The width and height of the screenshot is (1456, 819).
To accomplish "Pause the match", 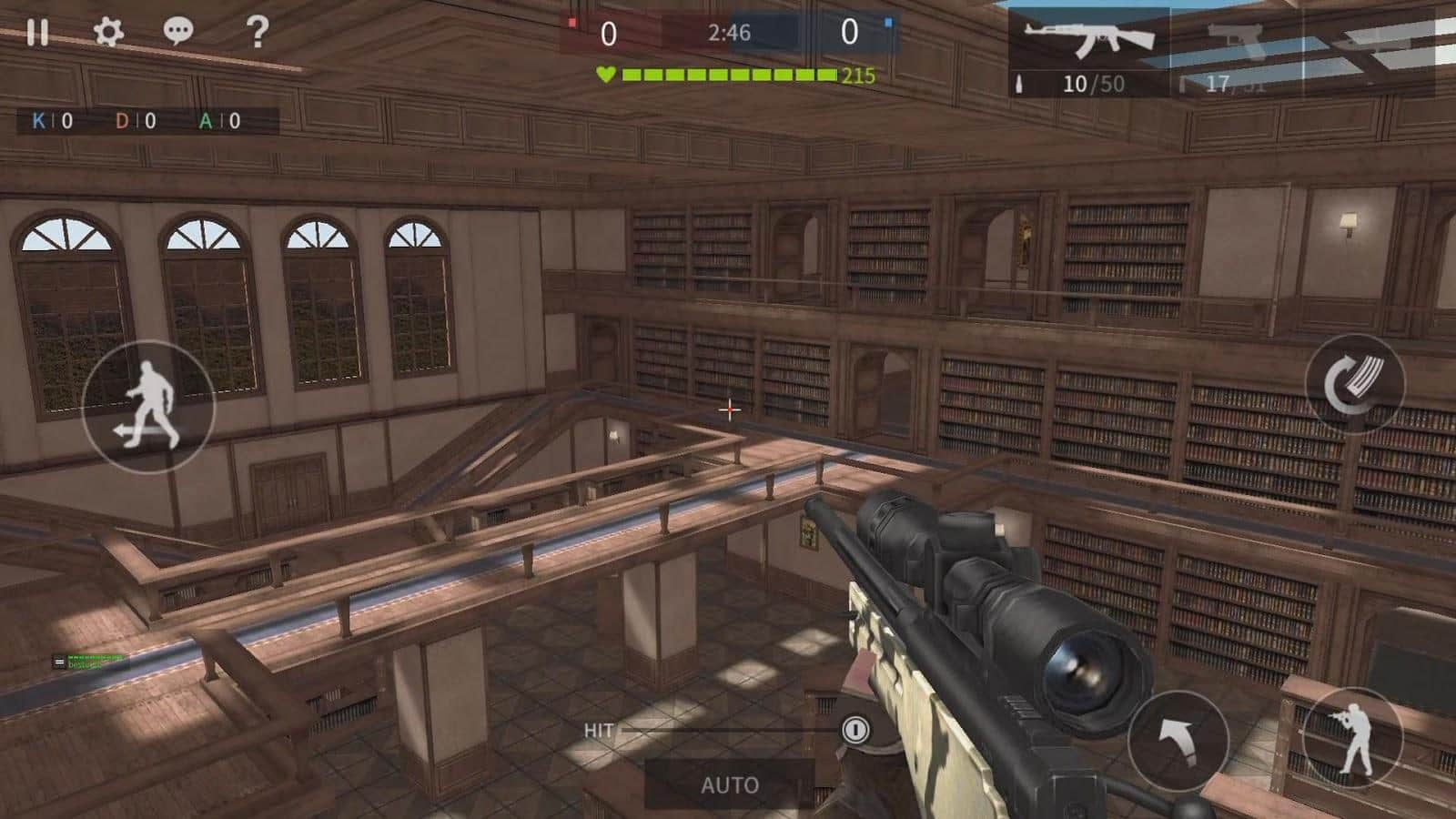I will click(37, 33).
